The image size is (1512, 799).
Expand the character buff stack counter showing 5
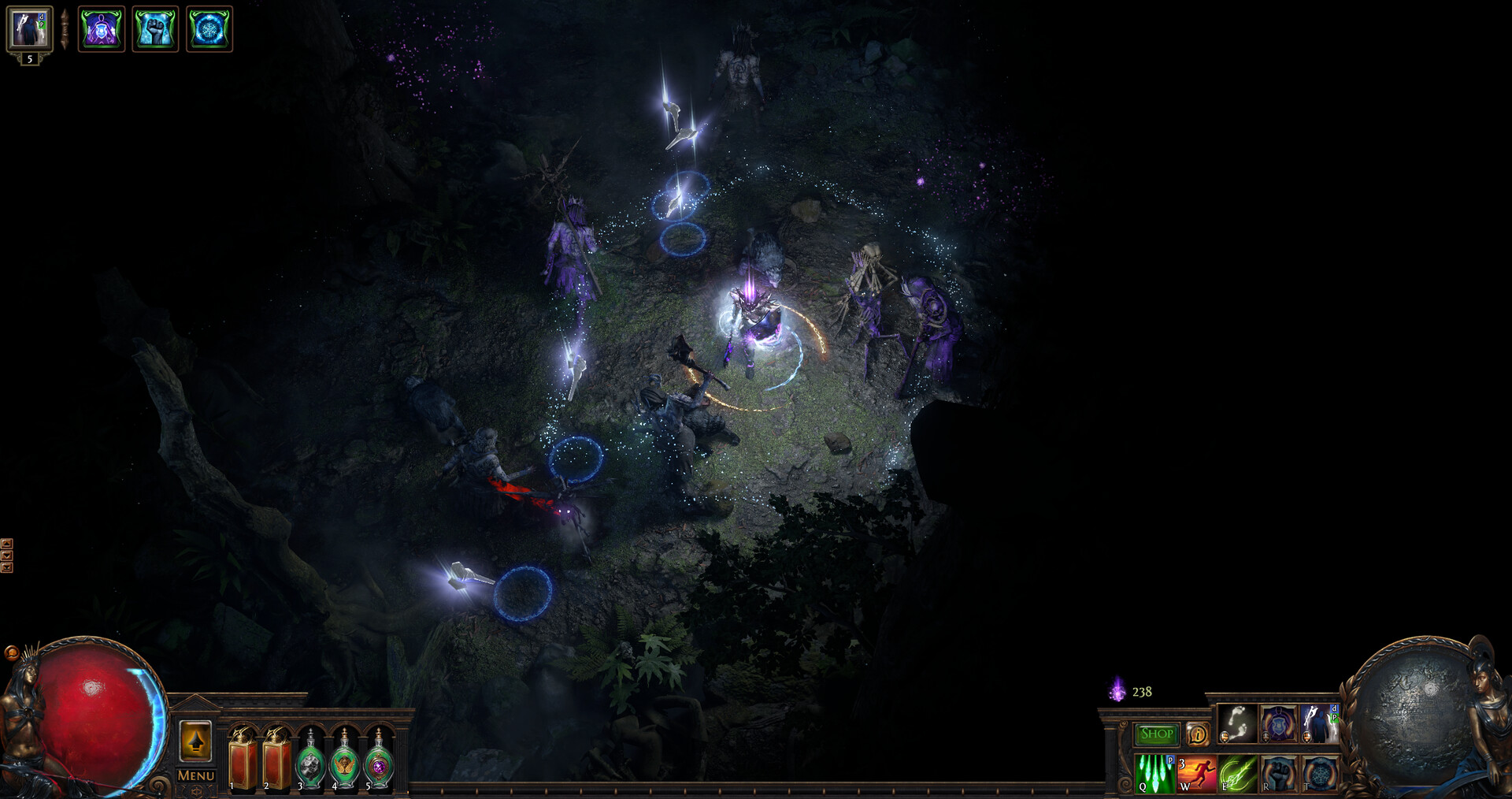point(29,61)
